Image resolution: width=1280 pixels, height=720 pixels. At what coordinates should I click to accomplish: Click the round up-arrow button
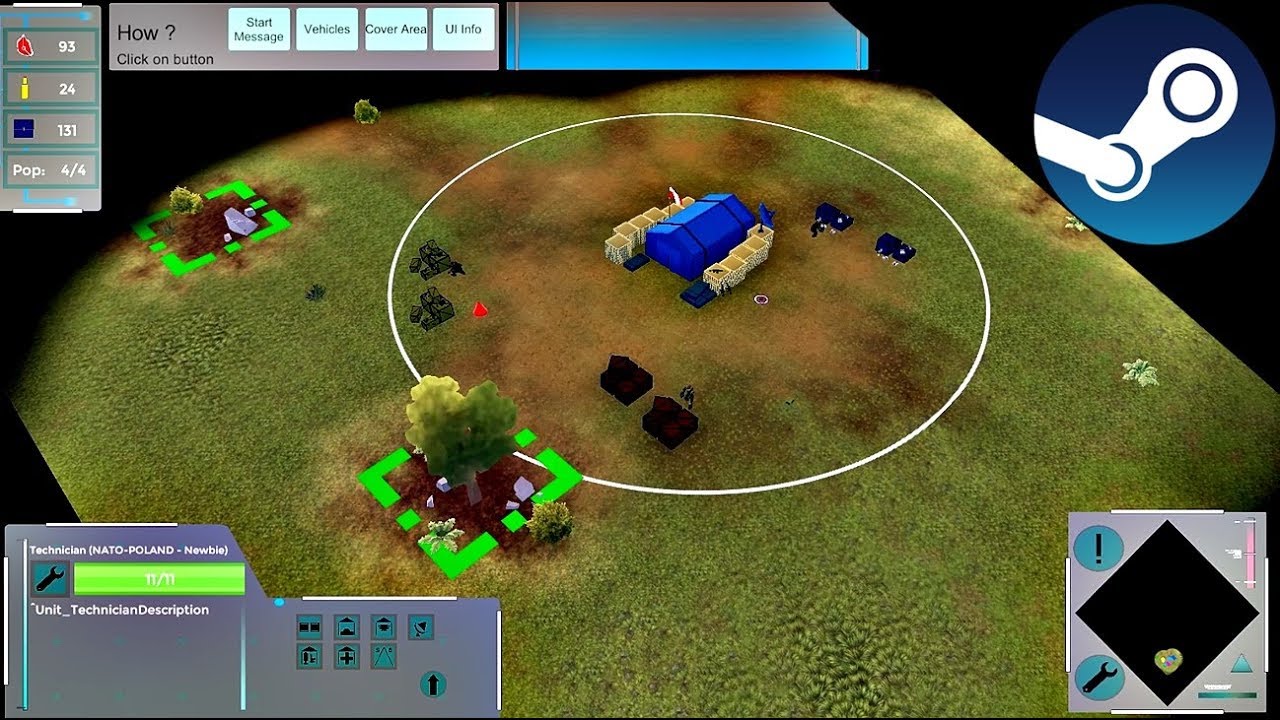[432, 684]
